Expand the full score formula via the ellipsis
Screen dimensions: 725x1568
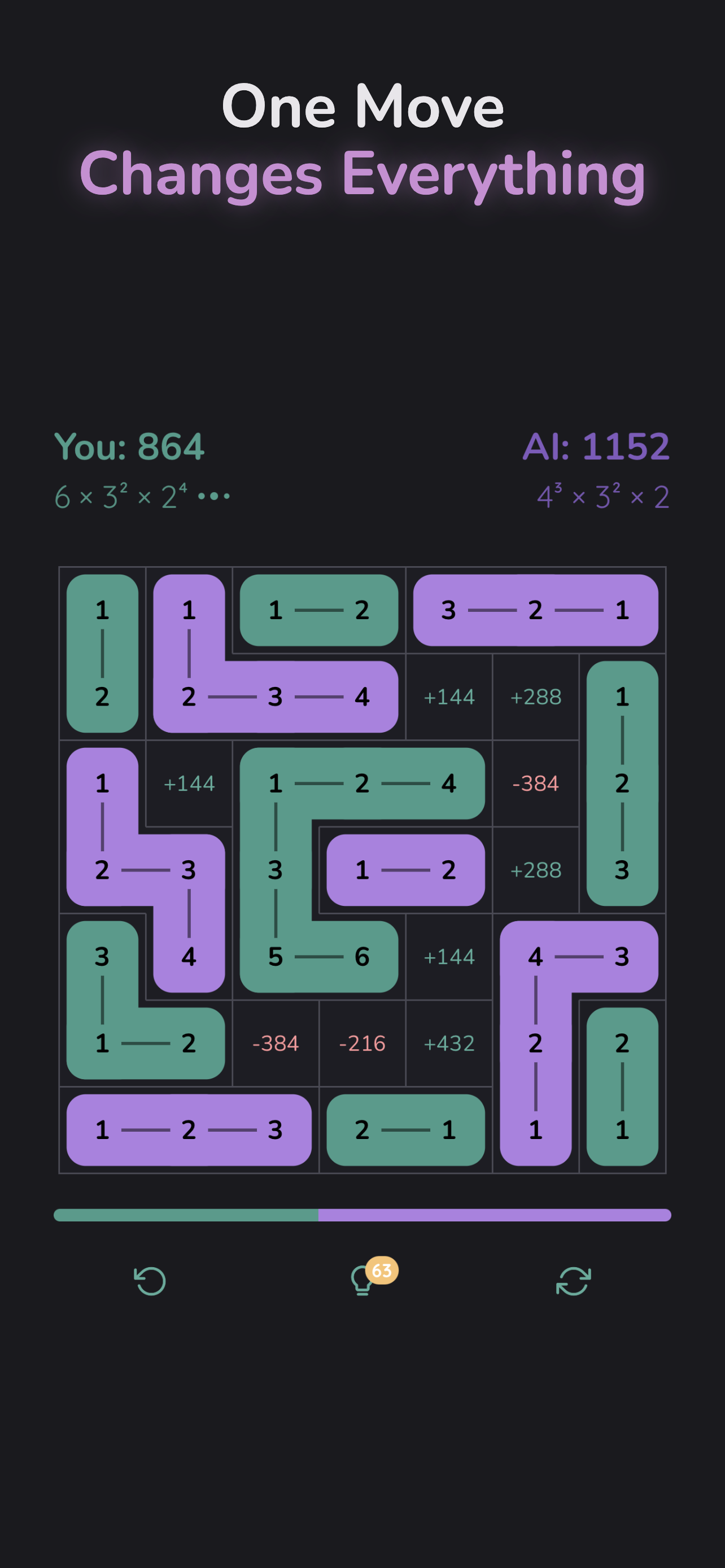pos(214,496)
